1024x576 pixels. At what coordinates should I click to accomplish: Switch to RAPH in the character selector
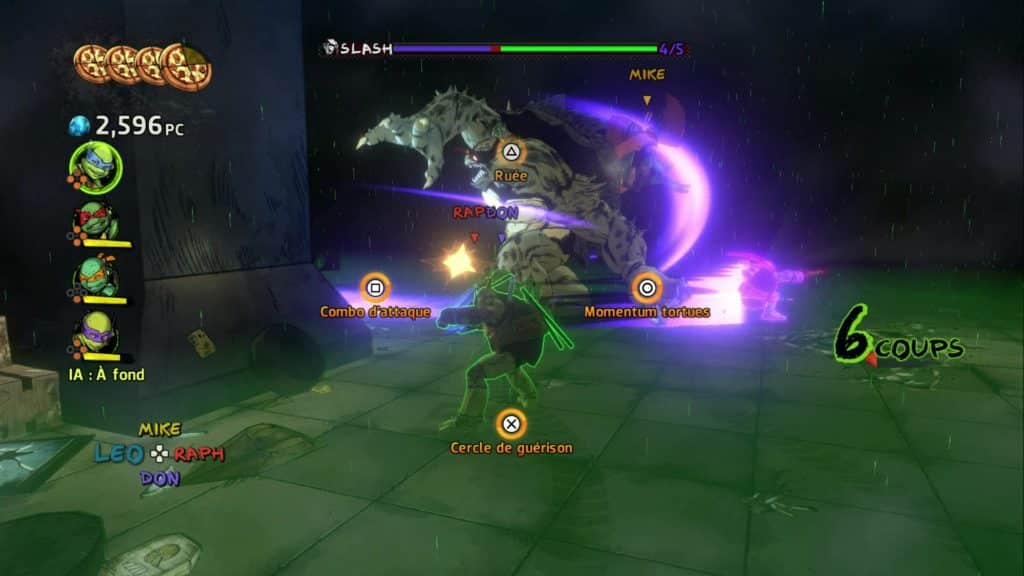pos(199,454)
